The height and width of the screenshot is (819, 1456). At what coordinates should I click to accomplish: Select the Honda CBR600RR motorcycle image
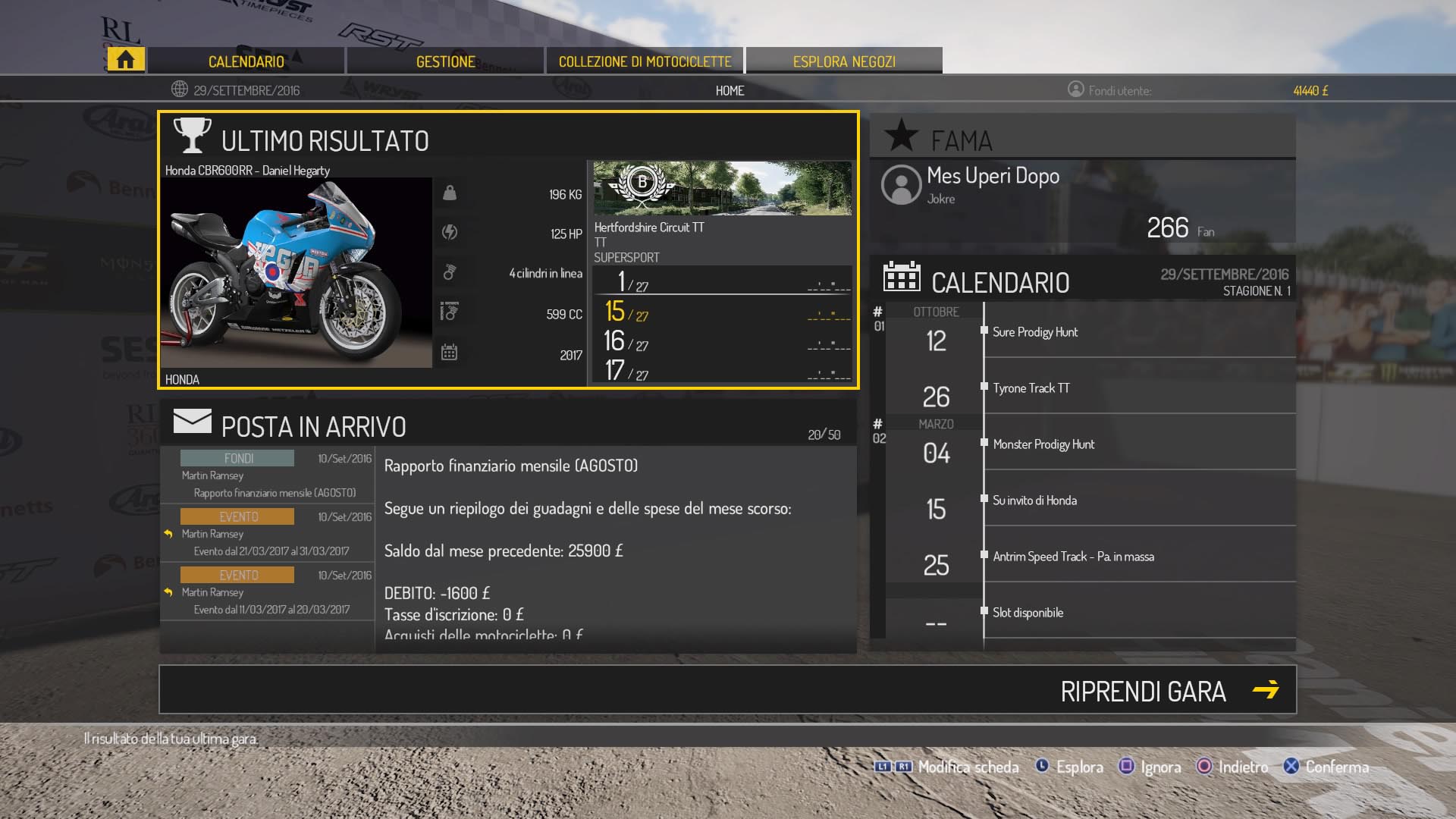tap(296, 273)
